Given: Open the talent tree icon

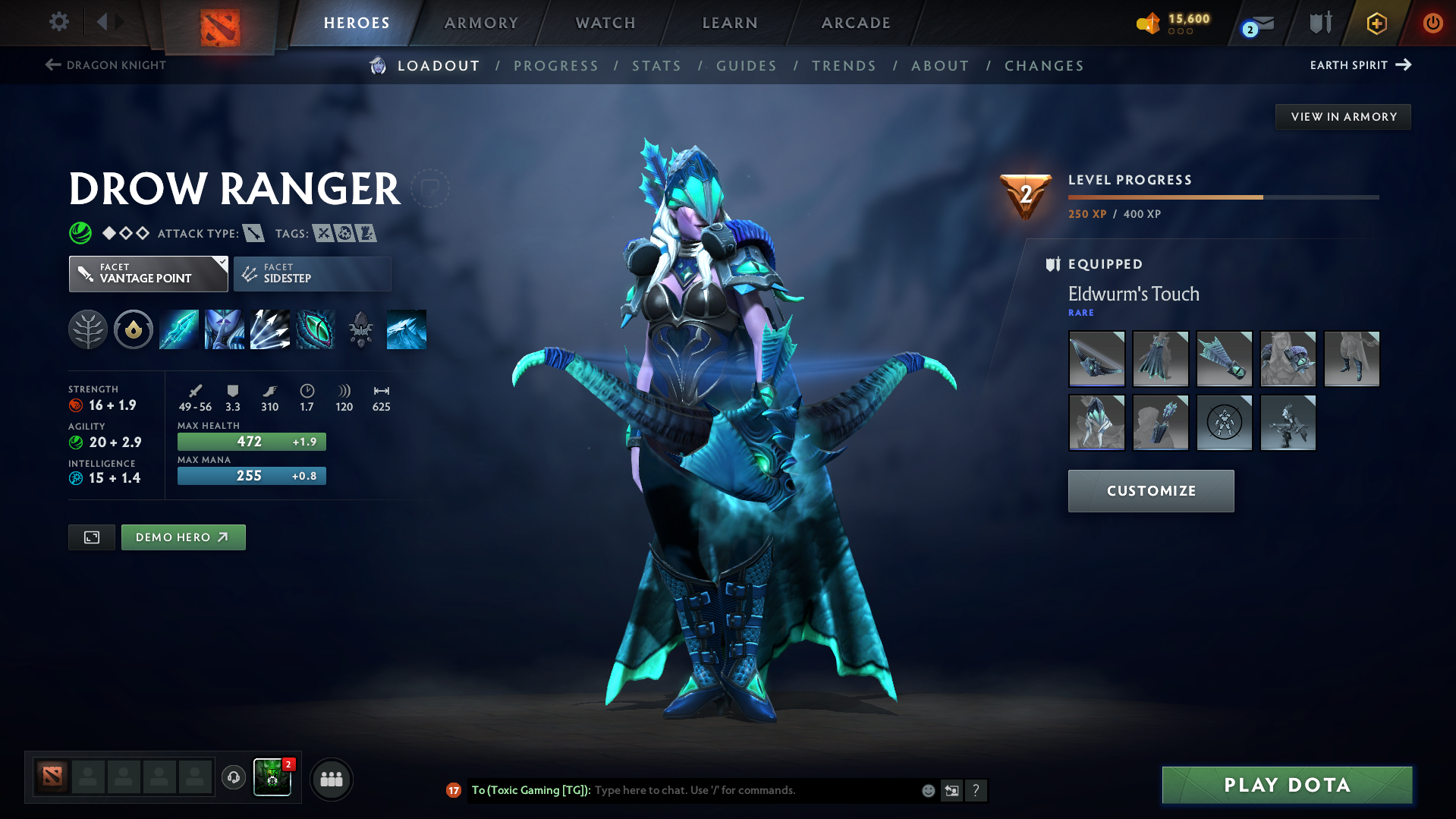Looking at the screenshot, I should click(x=87, y=329).
